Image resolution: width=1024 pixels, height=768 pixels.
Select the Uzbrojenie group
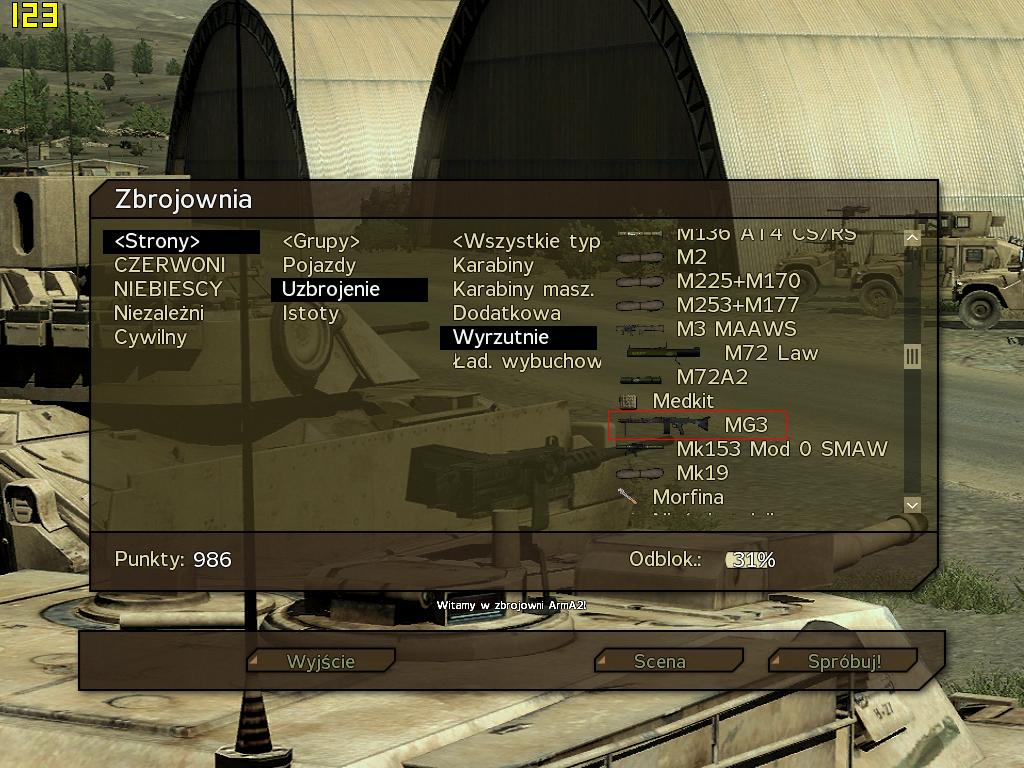click(331, 289)
